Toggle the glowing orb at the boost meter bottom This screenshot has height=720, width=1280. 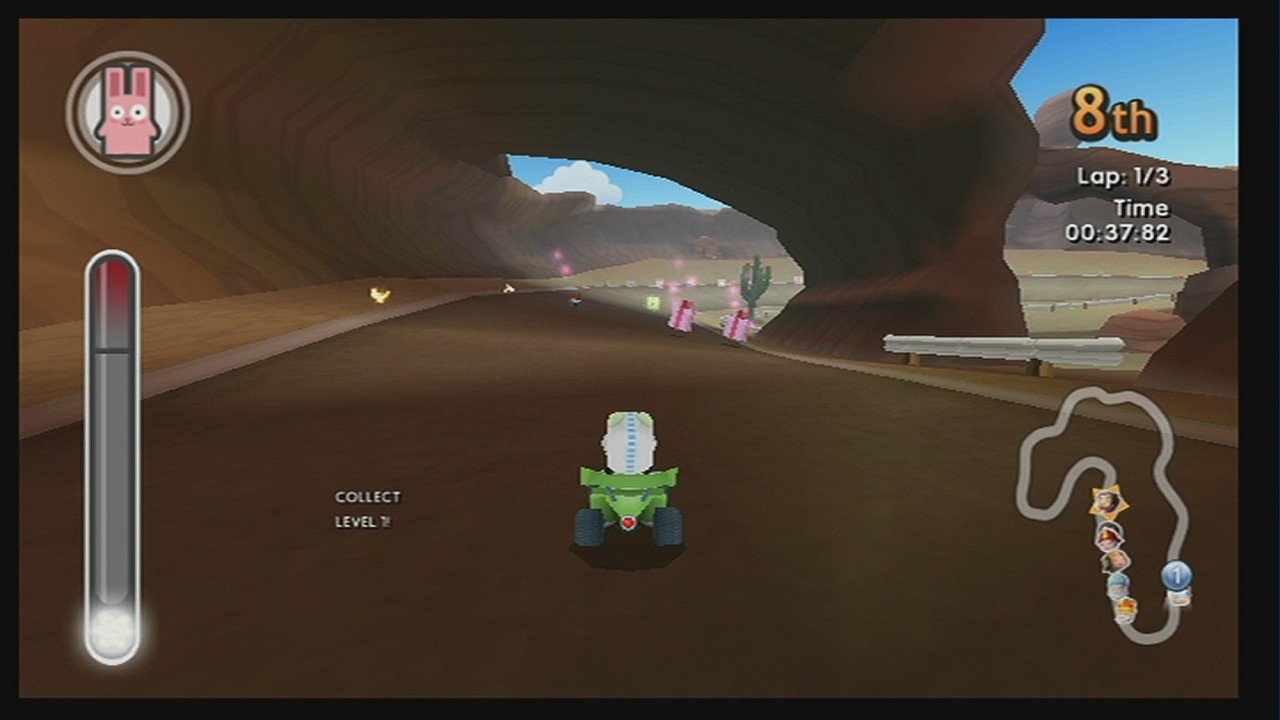point(112,629)
